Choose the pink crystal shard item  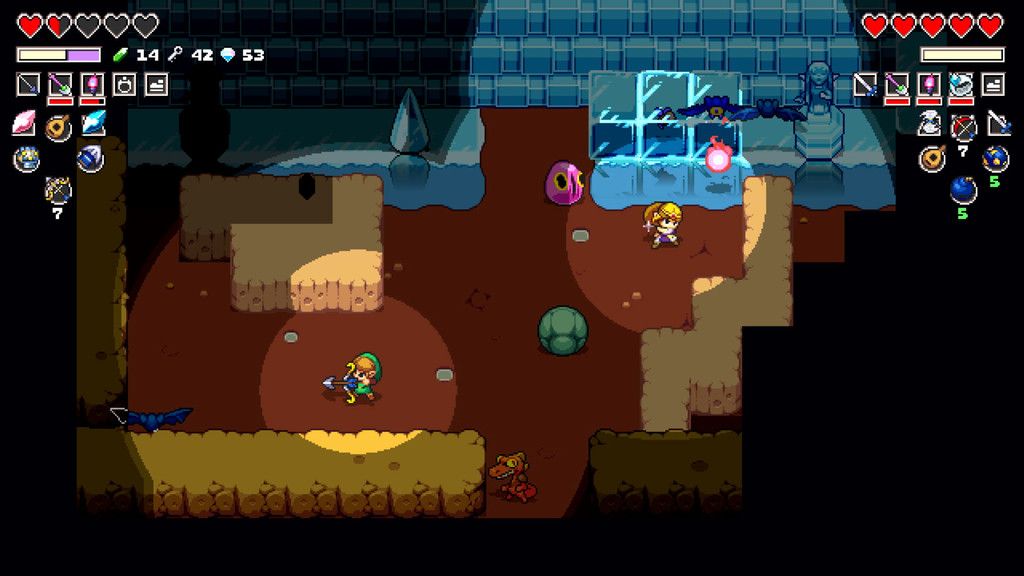pyautogui.click(x=24, y=123)
